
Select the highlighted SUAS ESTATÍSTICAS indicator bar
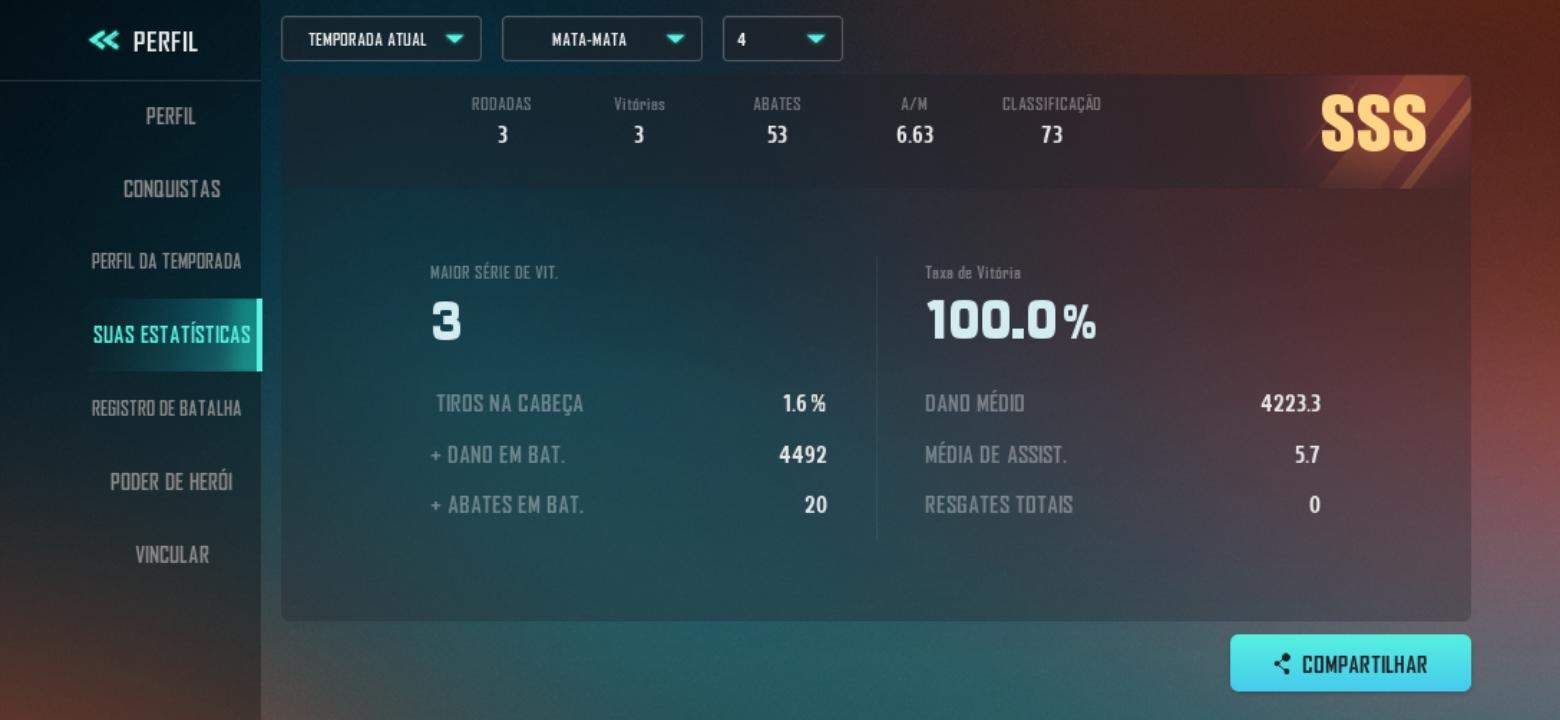click(258, 335)
